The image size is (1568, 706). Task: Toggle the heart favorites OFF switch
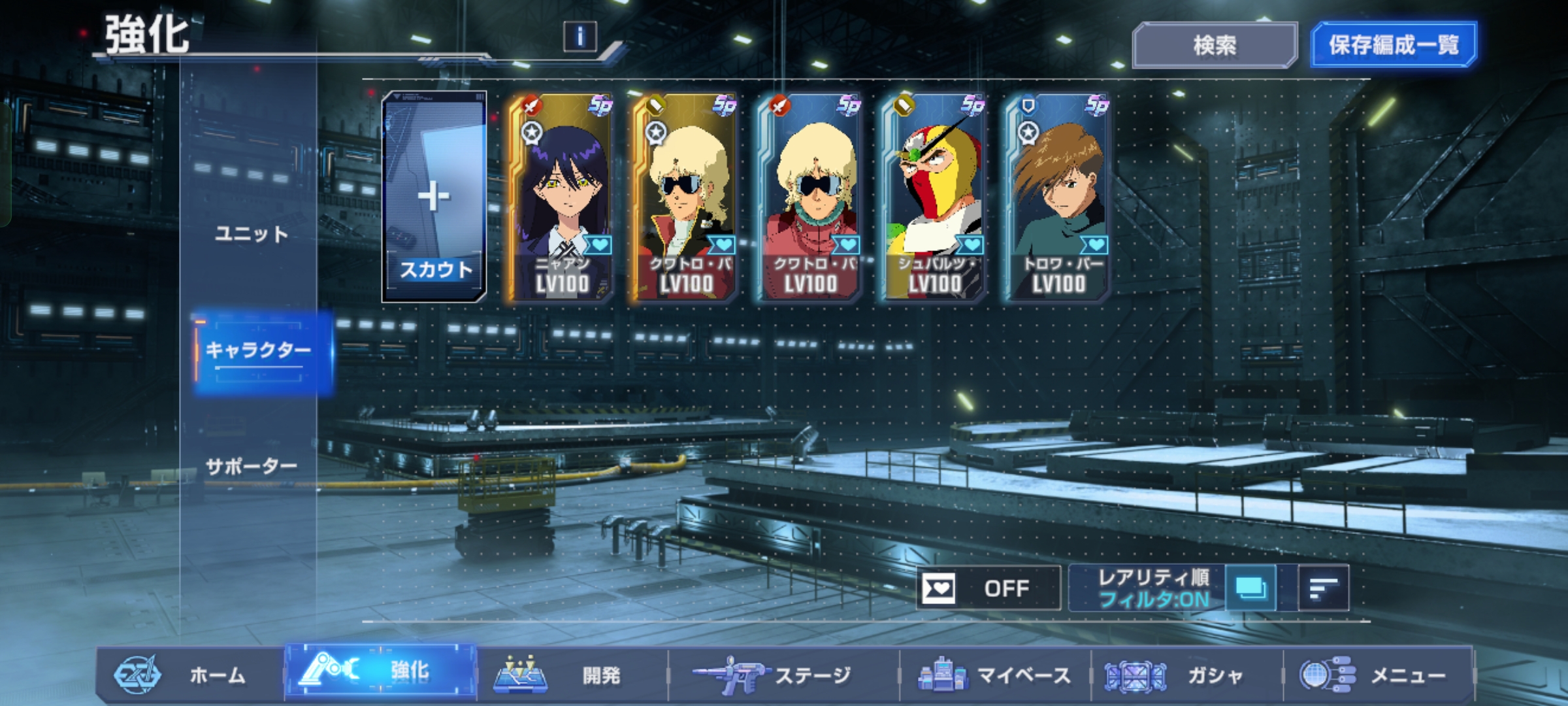coord(988,588)
